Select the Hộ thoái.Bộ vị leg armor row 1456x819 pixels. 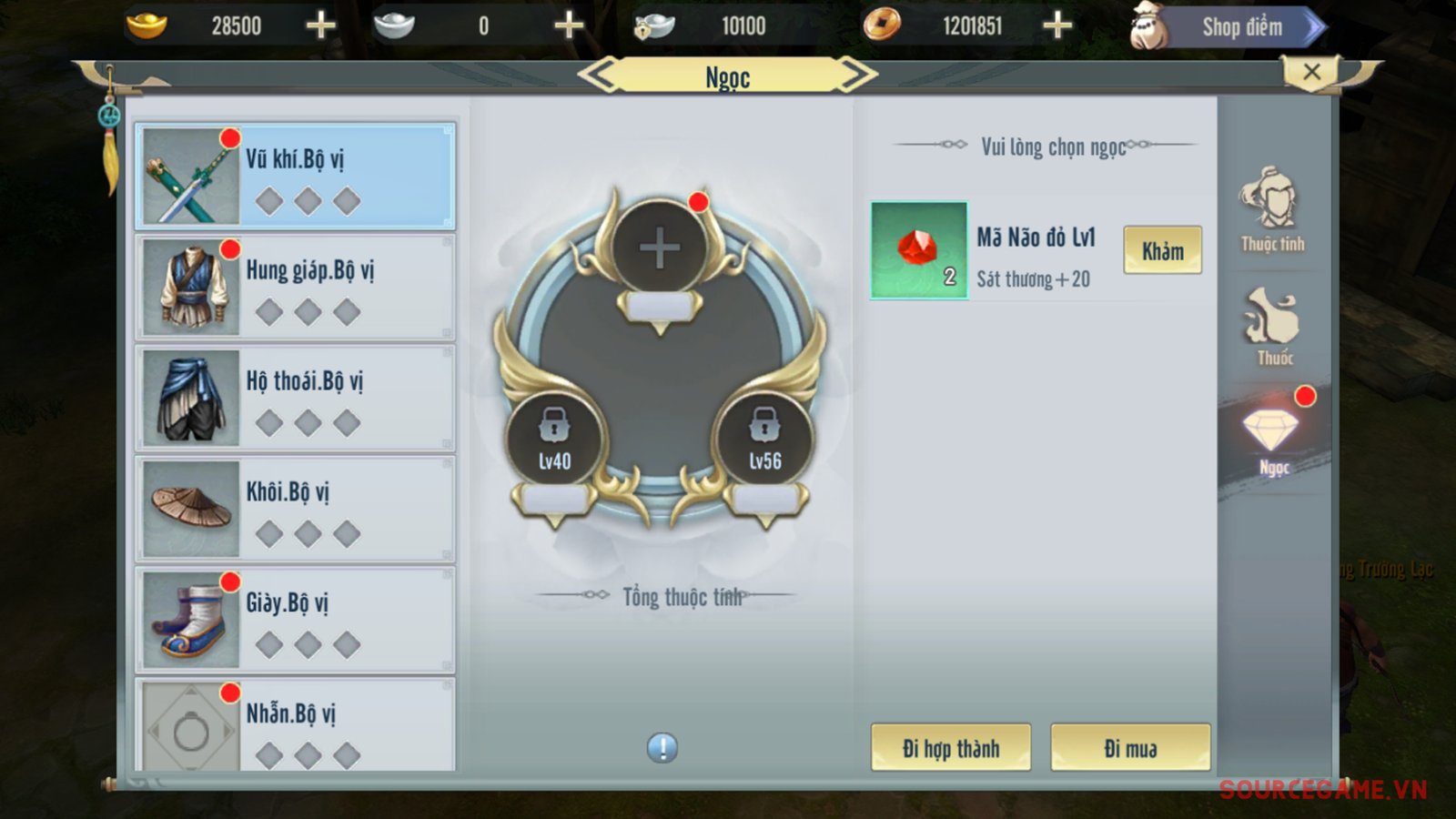296,398
